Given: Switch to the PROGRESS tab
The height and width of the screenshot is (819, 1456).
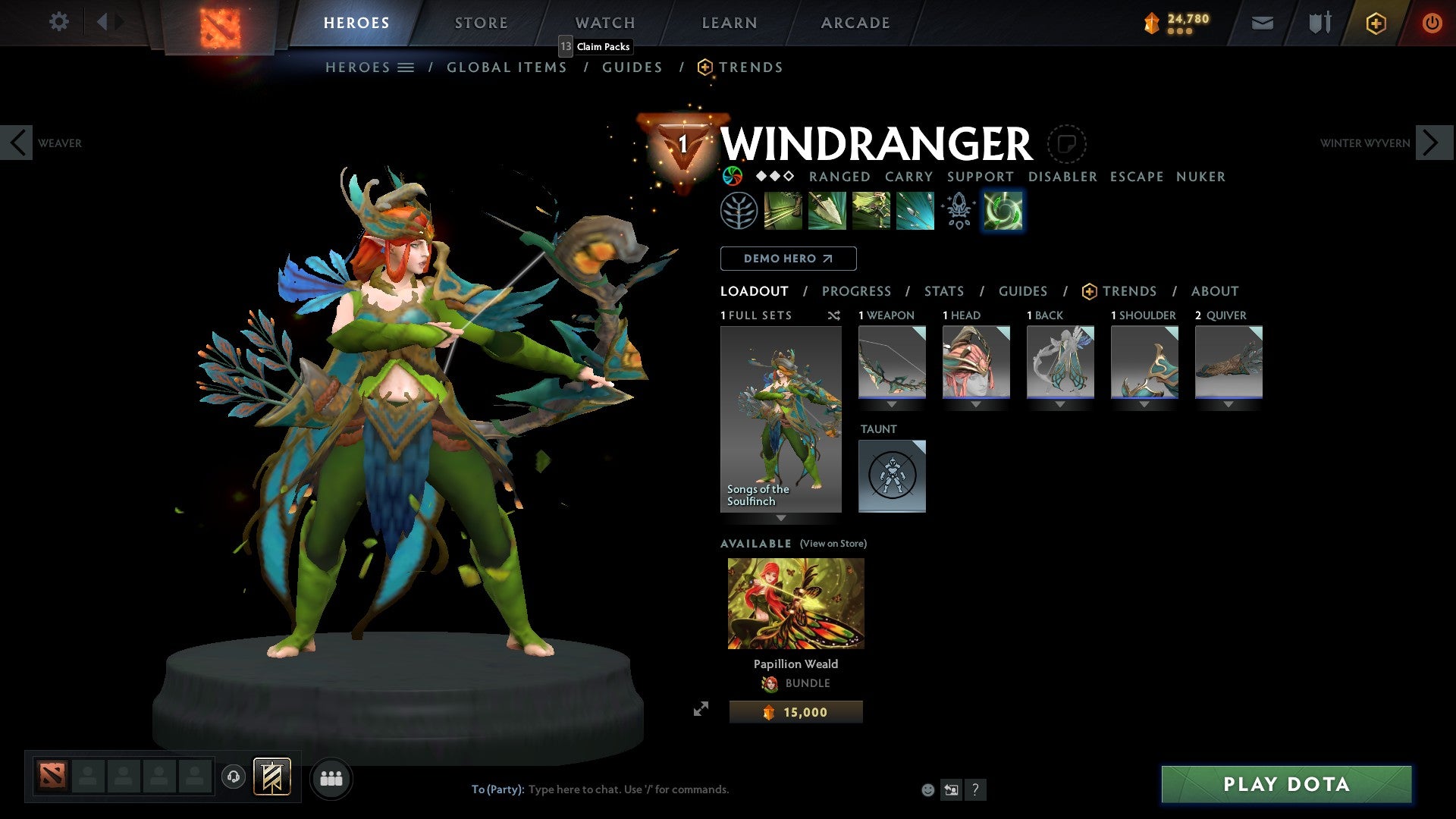Looking at the screenshot, I should point(858,290).
